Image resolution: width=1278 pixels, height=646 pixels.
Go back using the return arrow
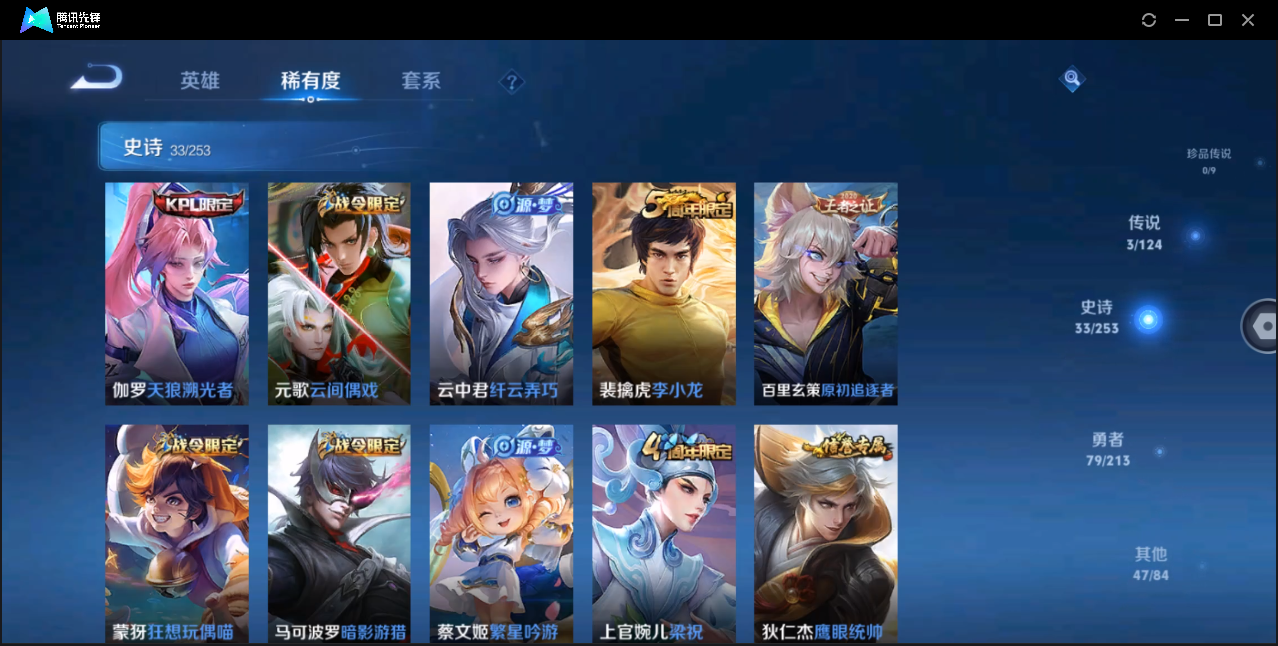pos(97,77)
